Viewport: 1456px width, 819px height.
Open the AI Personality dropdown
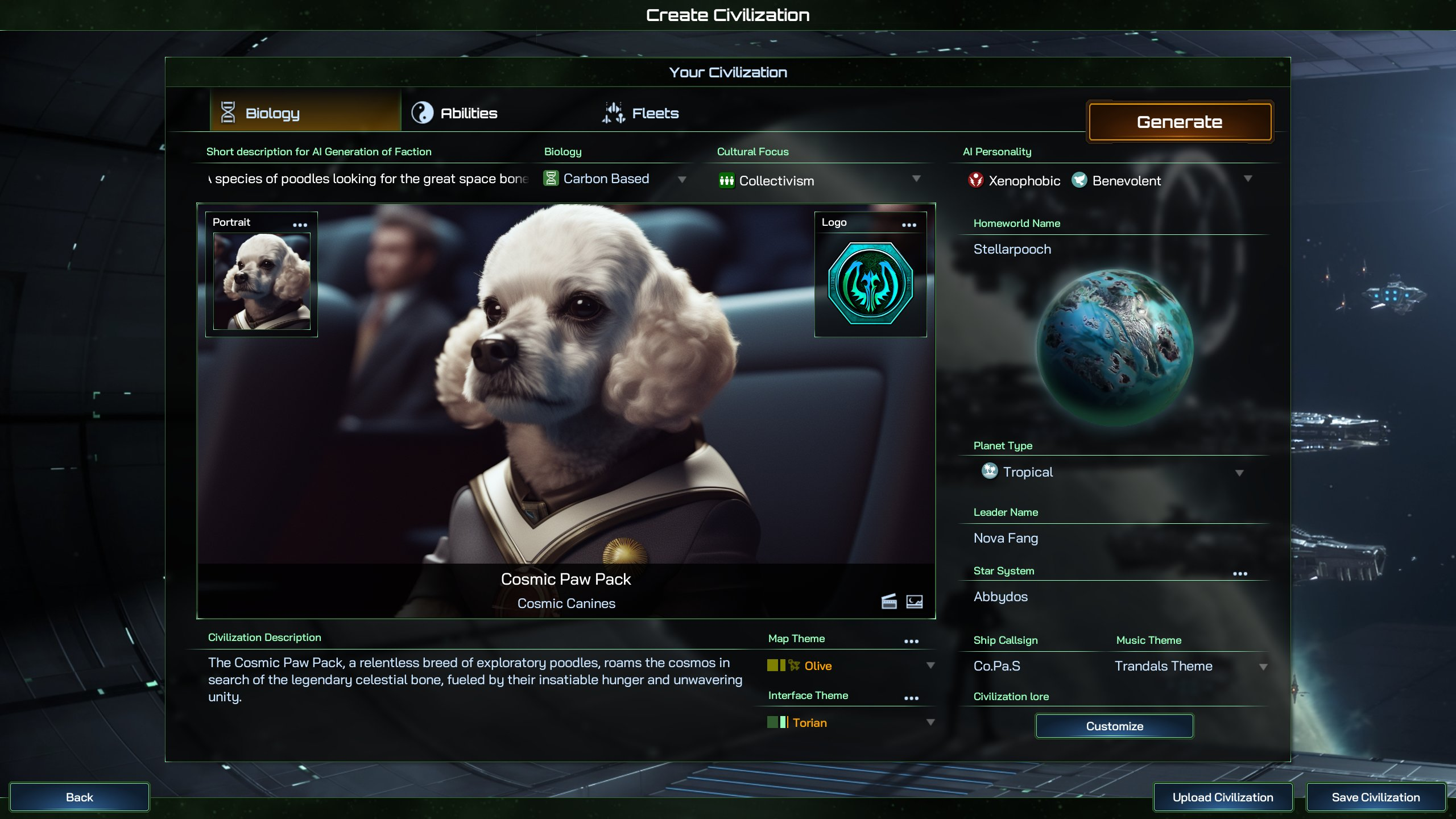[x=1247, y=179]
